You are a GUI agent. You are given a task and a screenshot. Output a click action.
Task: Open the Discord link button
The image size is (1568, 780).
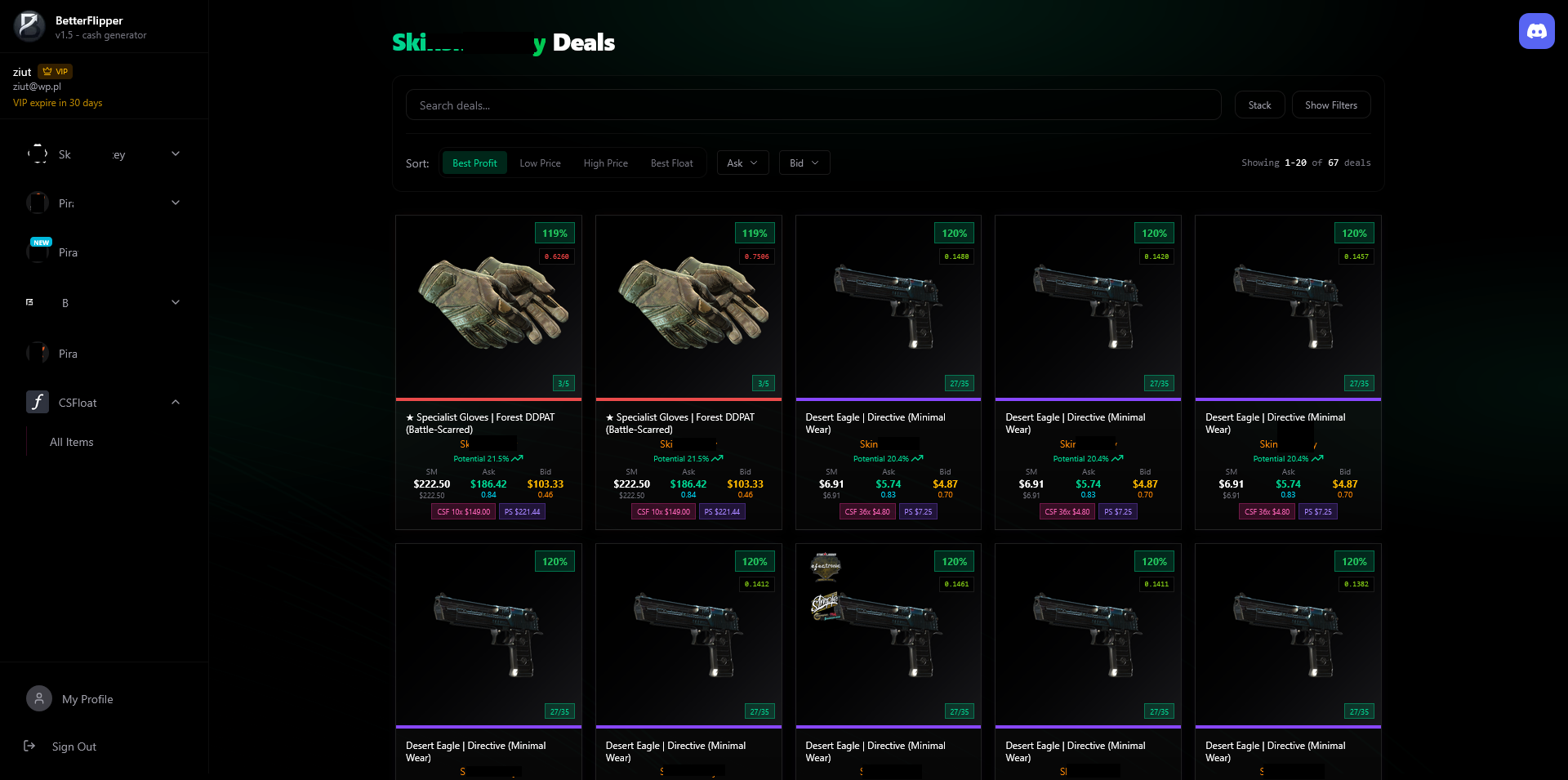click(1536, 31)
